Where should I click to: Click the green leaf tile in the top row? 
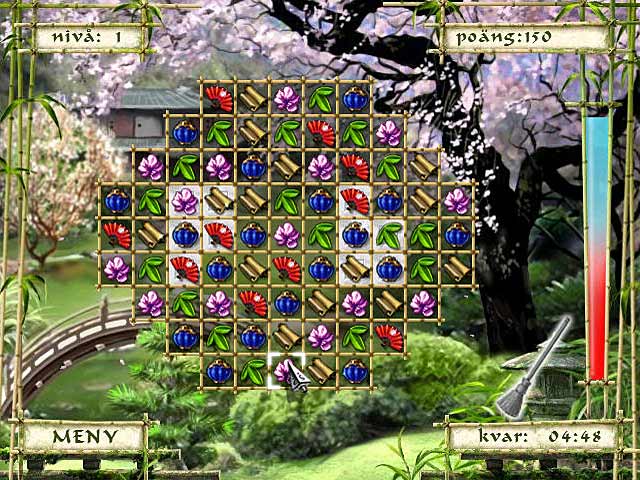[x=321, y=99]
